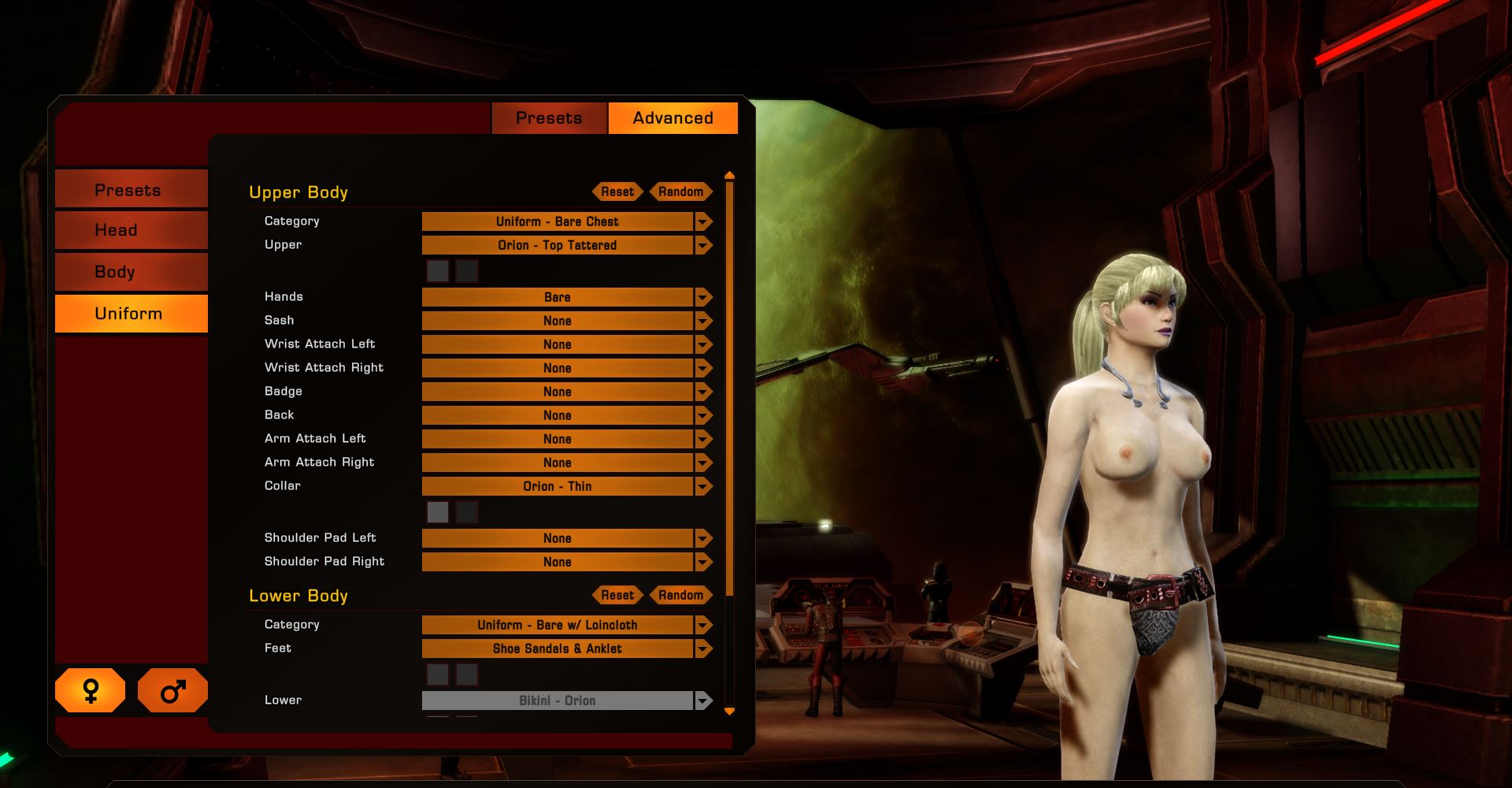The image size is (1512, 788).
Task: Select the female gender symbol
Action: pyautogui.click(x=89, y=690)
